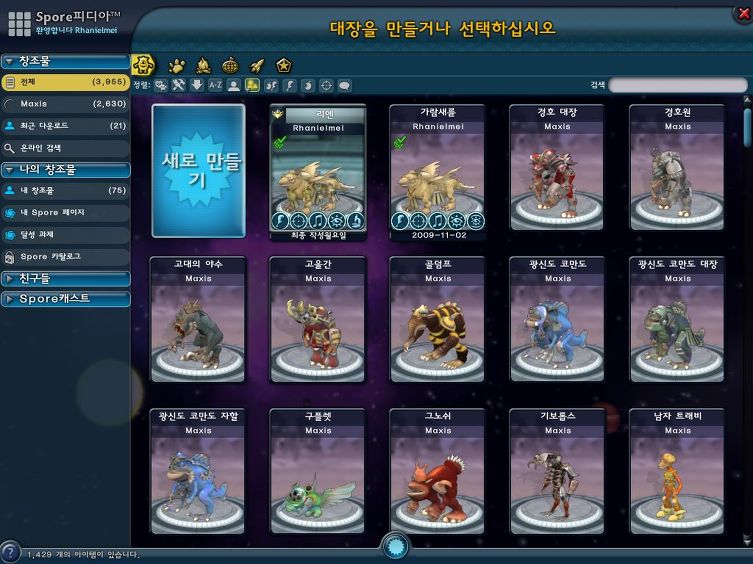Click the 검색 search input field
The height and width of the screenshot is (564, 753).
click(x=678, y=86)
